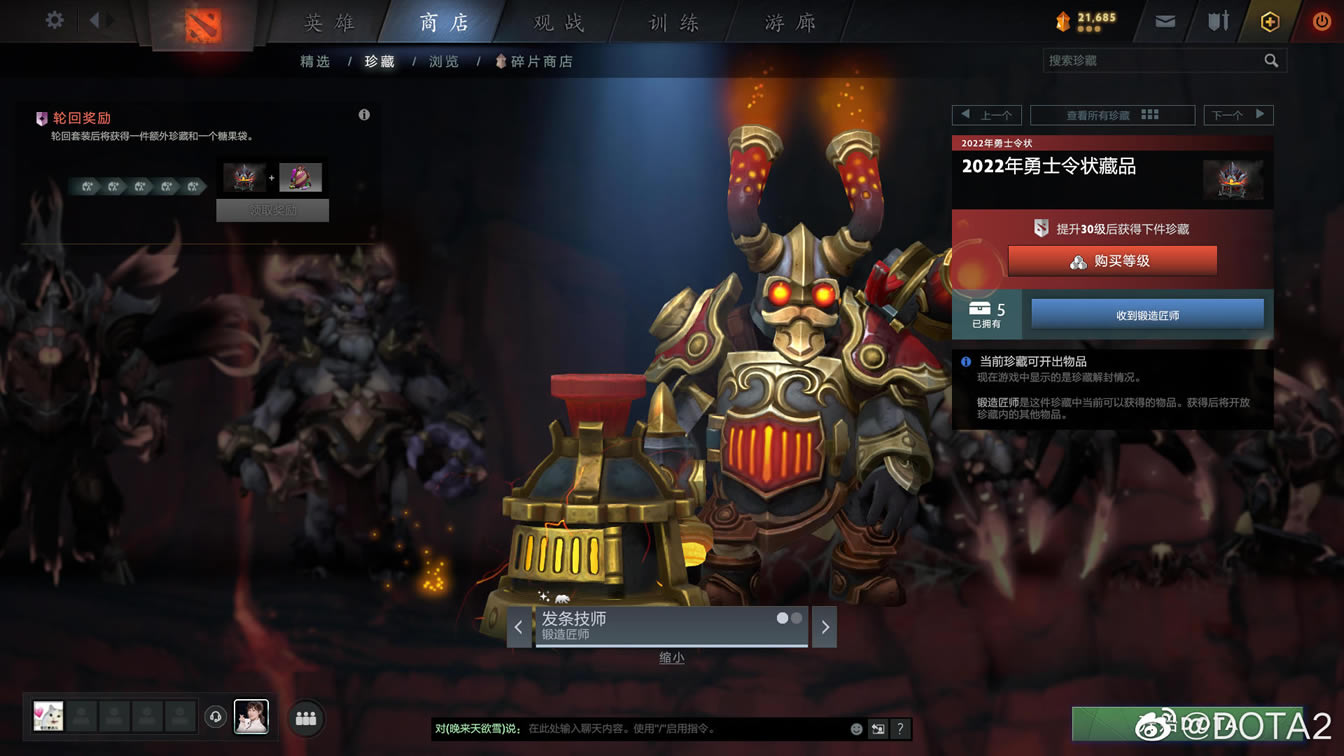
Task: Click 下一个 arrow to view next treasure
Action: tap(1239, 114)
